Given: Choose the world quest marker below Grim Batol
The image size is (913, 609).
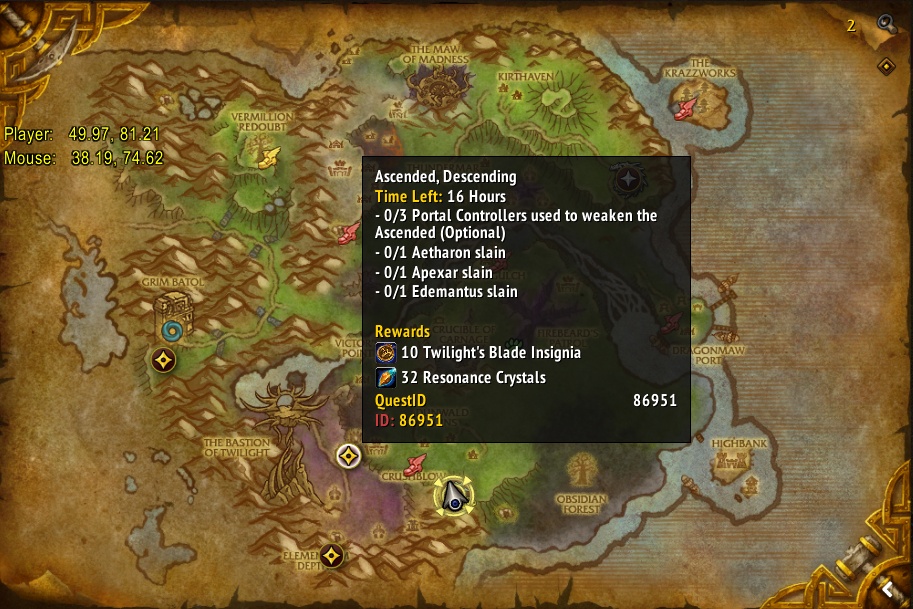Looking at the screenshot, I should 164,360.
